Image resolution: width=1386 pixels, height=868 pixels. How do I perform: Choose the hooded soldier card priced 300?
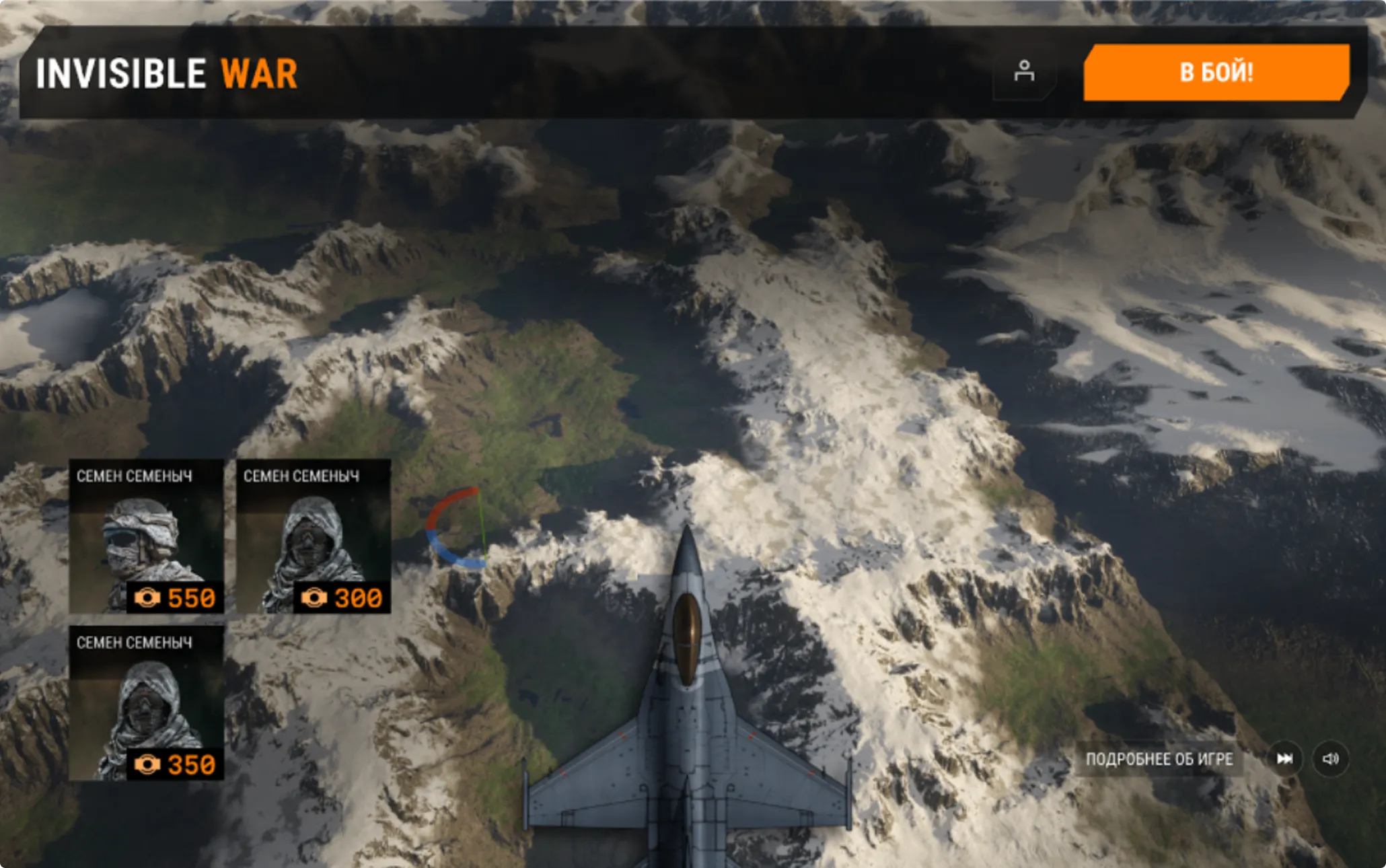313,536
